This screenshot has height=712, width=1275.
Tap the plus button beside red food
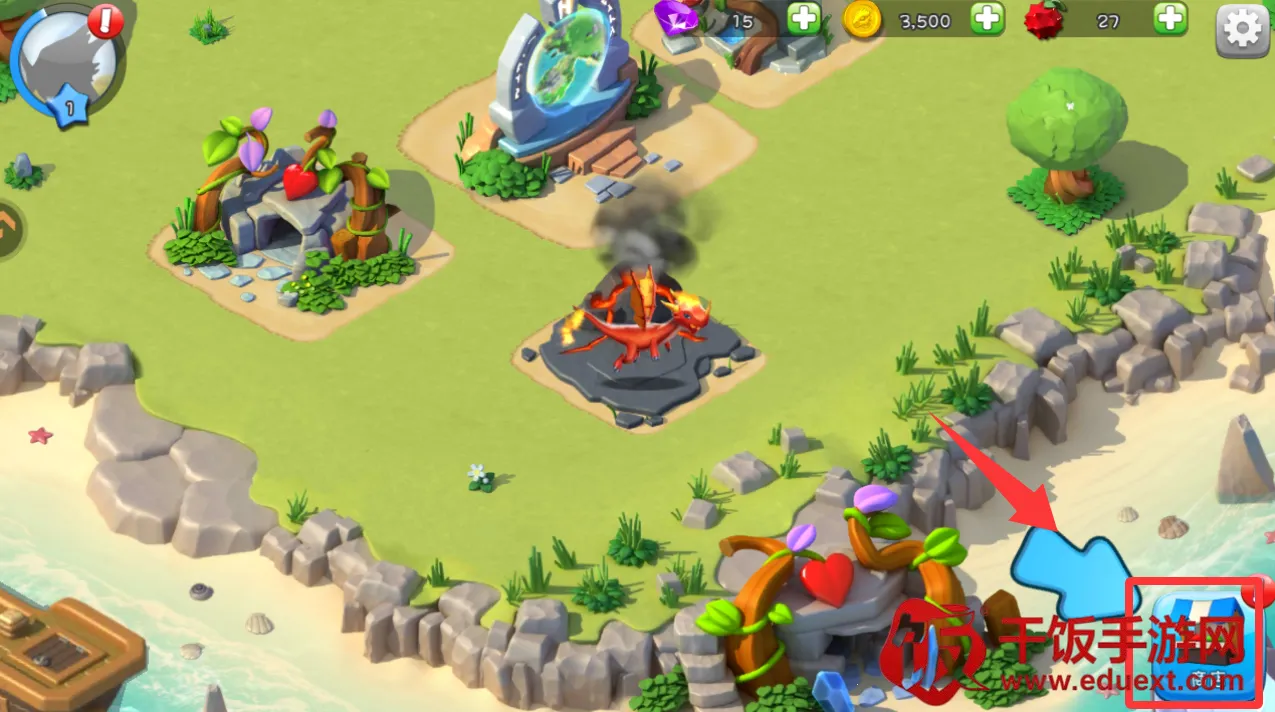click(x=1170, y=19)
